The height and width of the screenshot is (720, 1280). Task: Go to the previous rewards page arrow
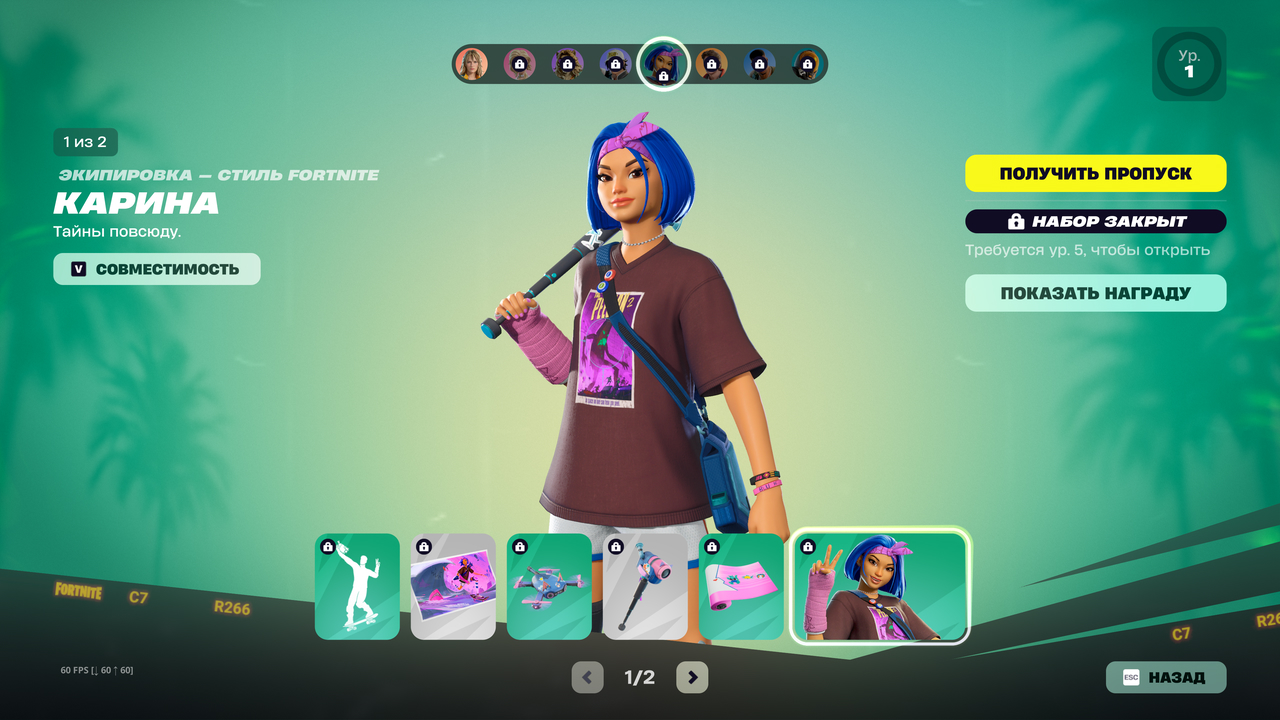point(588,677)
